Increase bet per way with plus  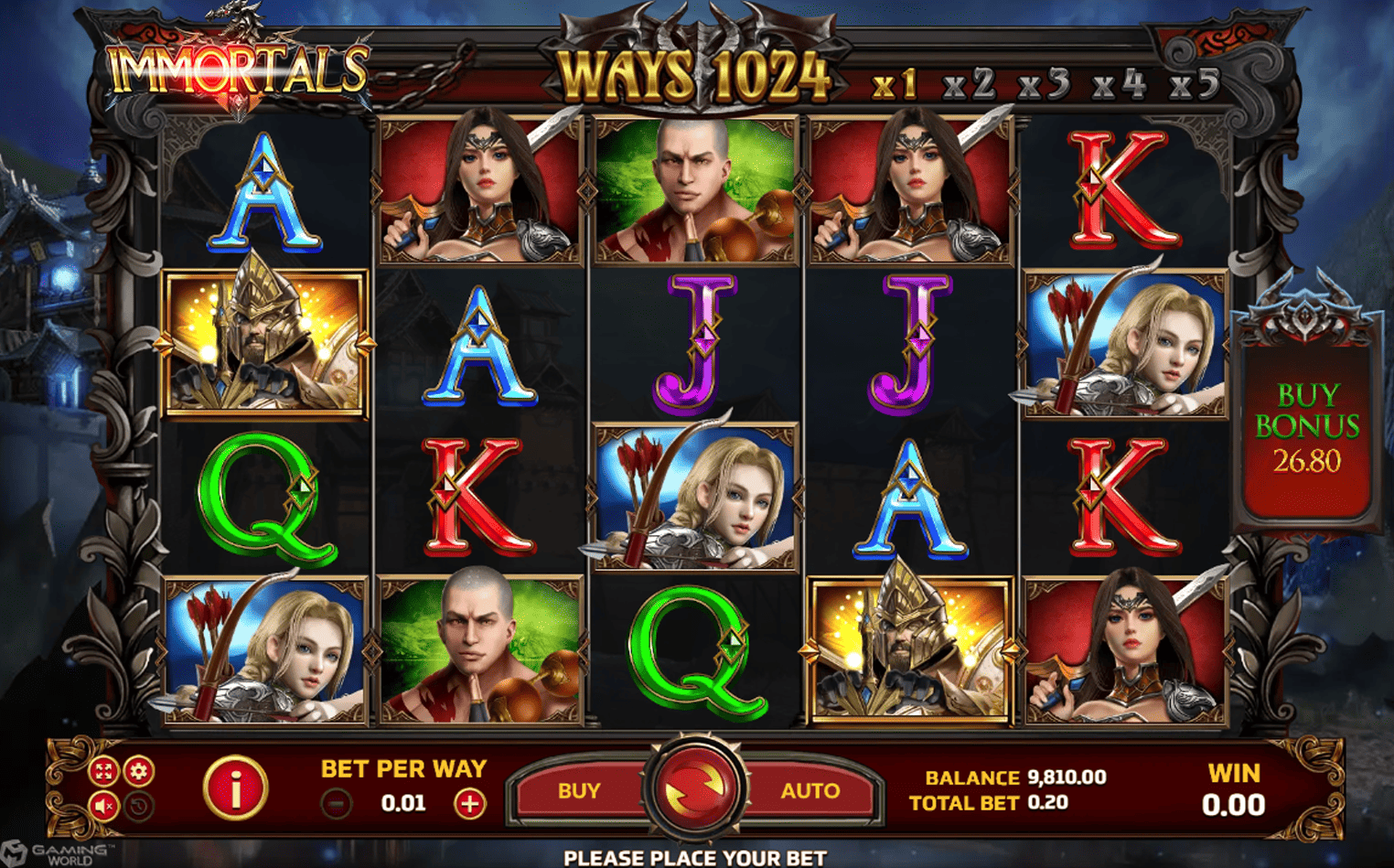point(469,804)
